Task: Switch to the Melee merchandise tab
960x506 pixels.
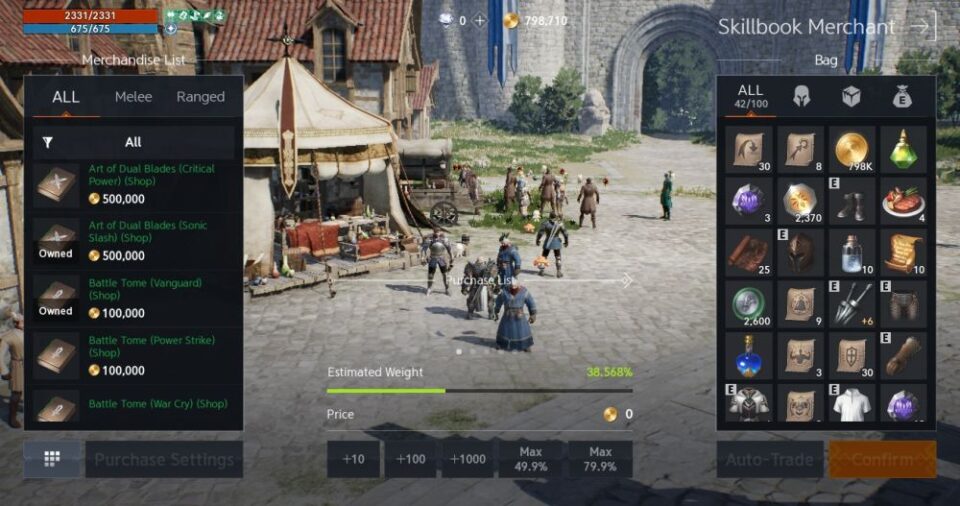Action: pos(133,97)
